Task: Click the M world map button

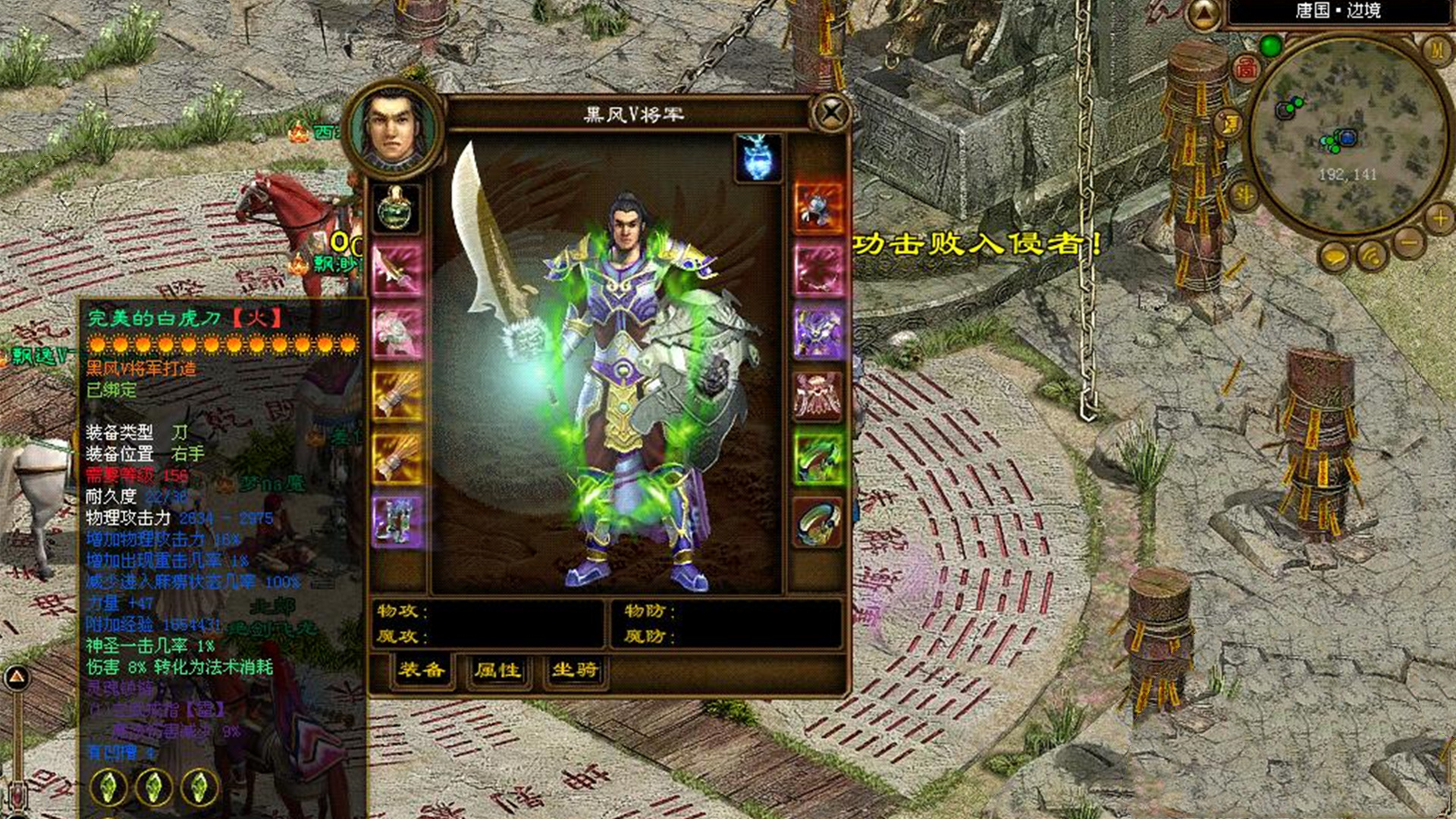Action: [x=1437, y=50]
